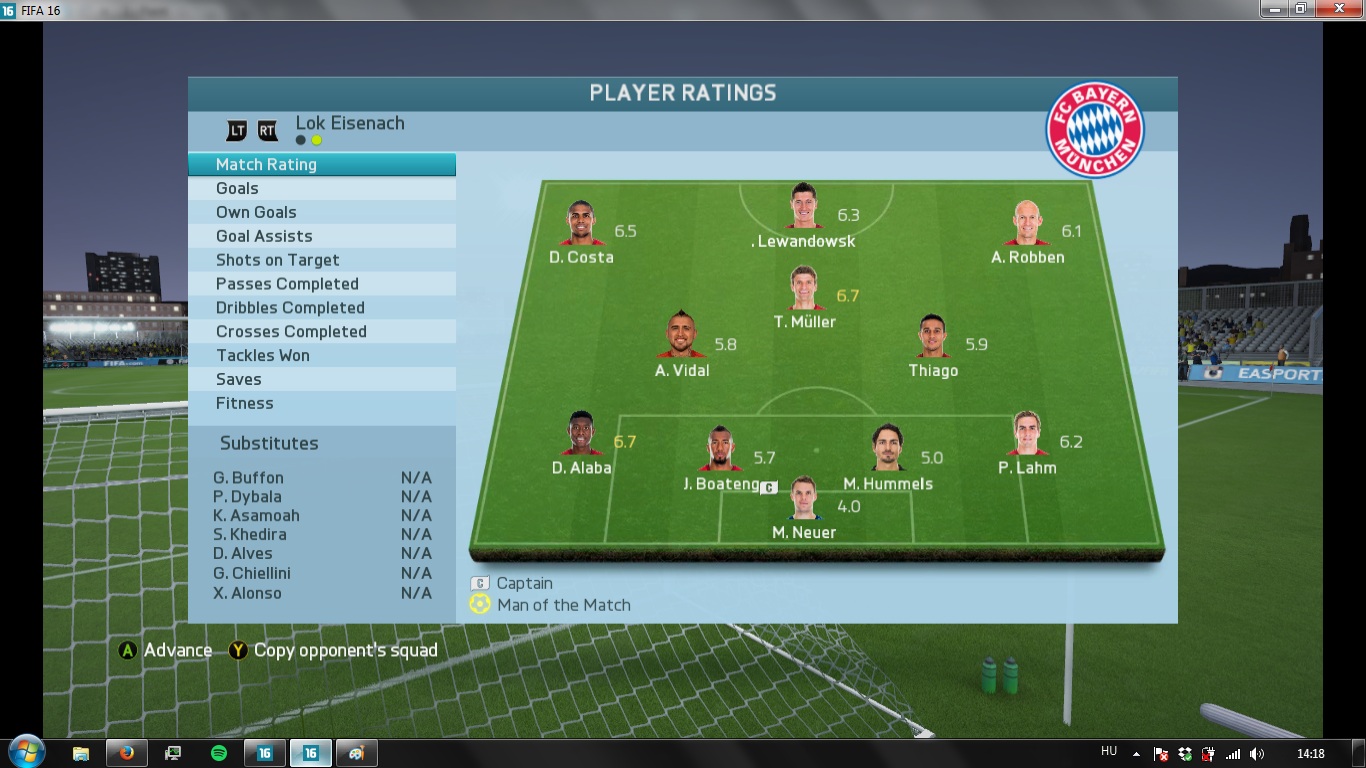Select D. Costa's player portrait
Viewport: 1366px width, 768px height.
click(x=581, y=225)
